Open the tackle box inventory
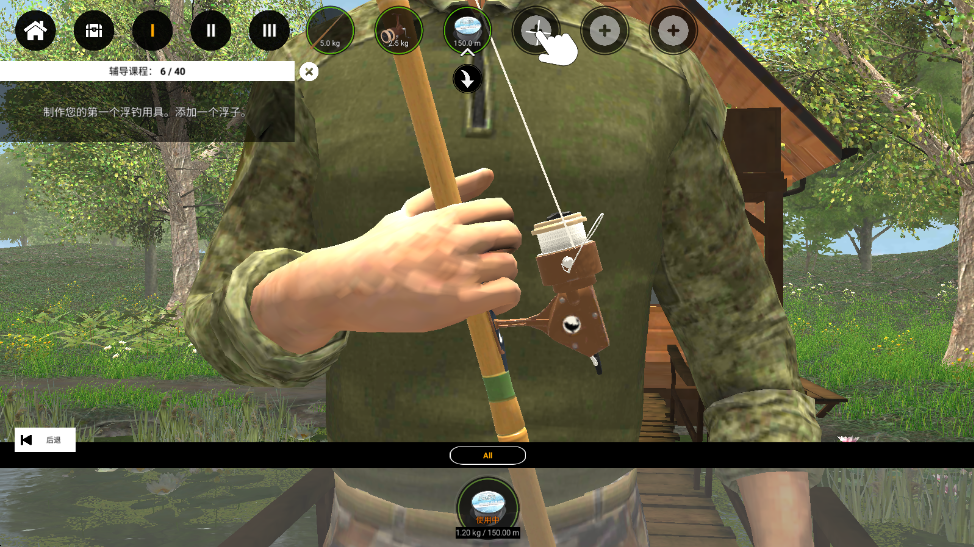The height and width of the screenshot is (547, 974). (94, 31)
